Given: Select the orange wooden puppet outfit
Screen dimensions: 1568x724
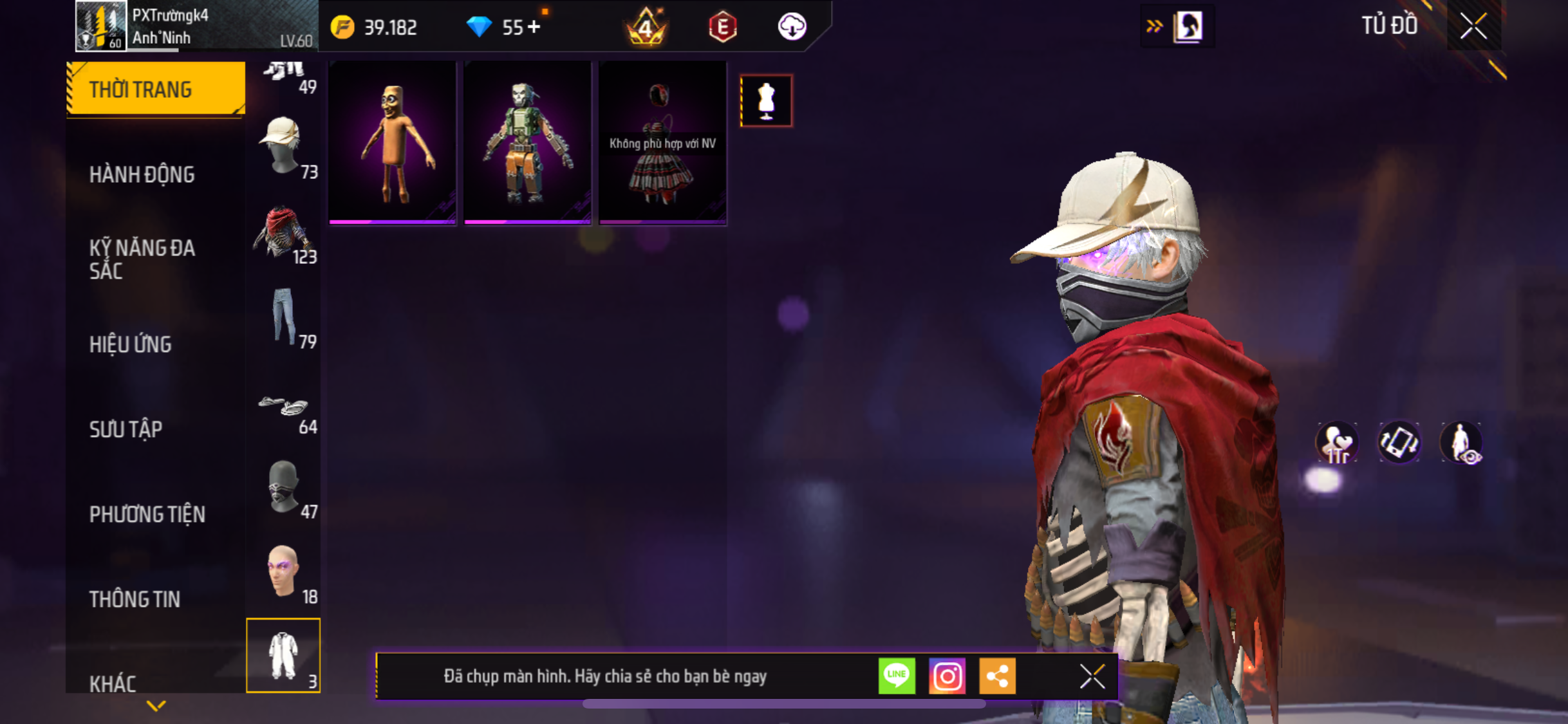Looking at the screenshot, I should tap(393, 143).
